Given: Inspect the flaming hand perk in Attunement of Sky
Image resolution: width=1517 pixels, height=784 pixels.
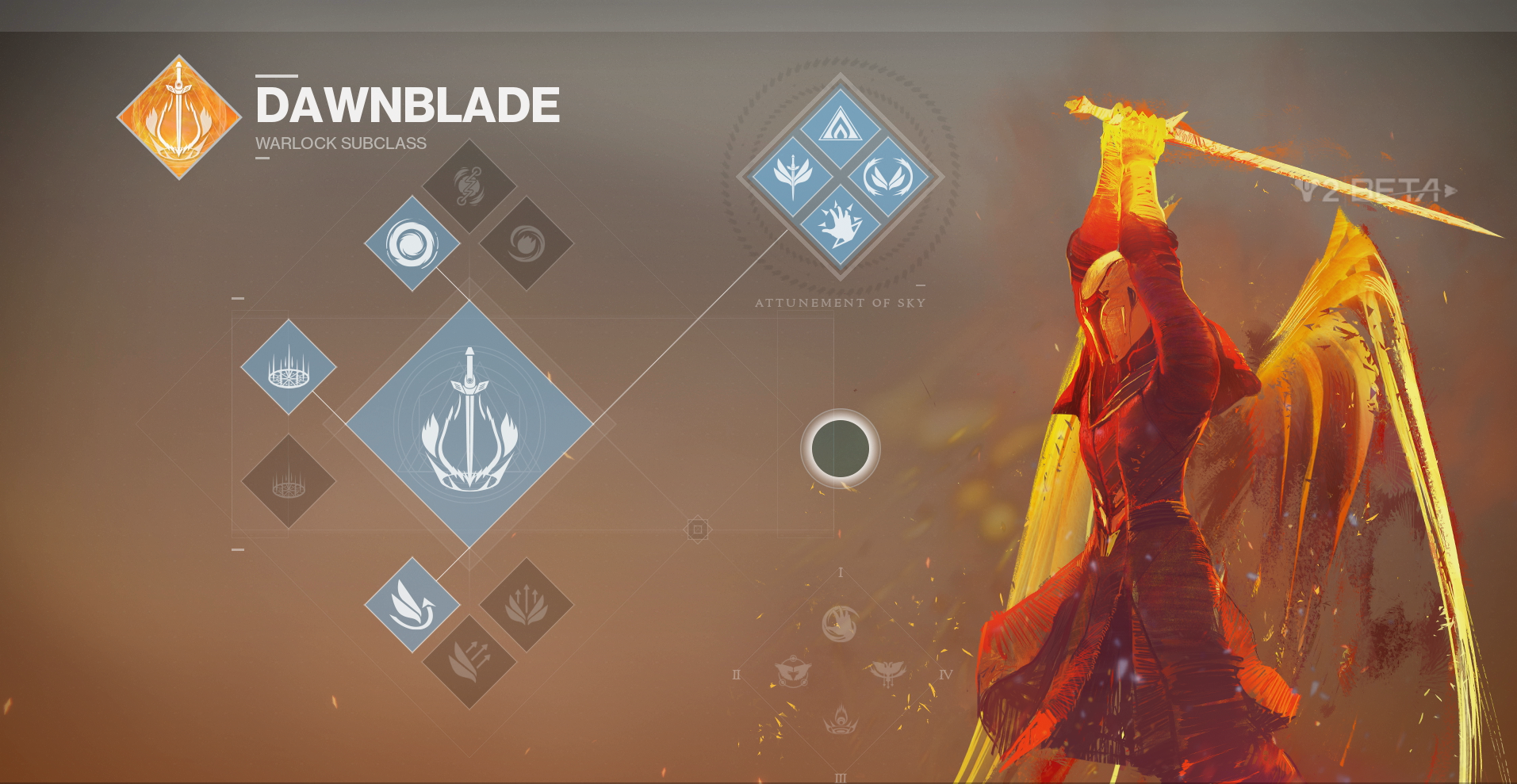Looking at the screenshot, I should (x=840, y=224).
